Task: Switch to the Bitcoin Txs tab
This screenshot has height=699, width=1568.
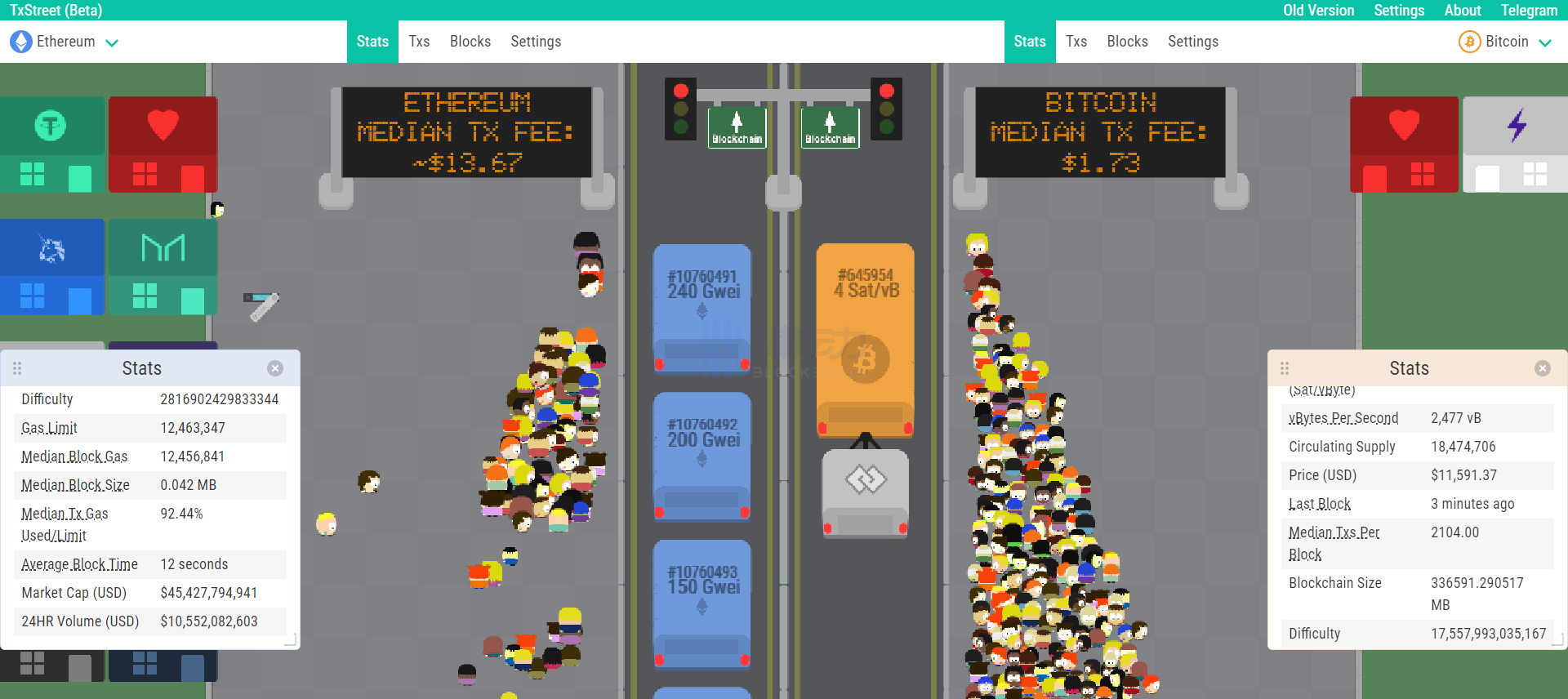Action: (1076, 42)
